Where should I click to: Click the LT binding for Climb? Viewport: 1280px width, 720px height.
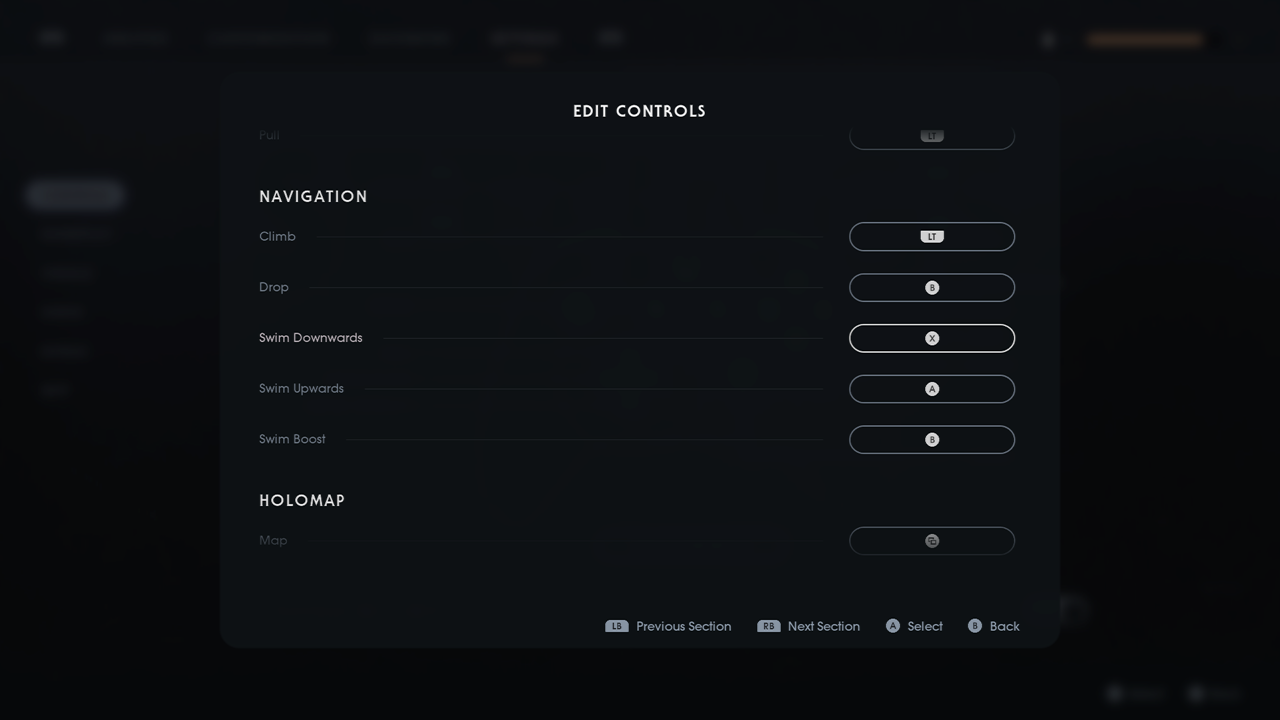point(931,236)
